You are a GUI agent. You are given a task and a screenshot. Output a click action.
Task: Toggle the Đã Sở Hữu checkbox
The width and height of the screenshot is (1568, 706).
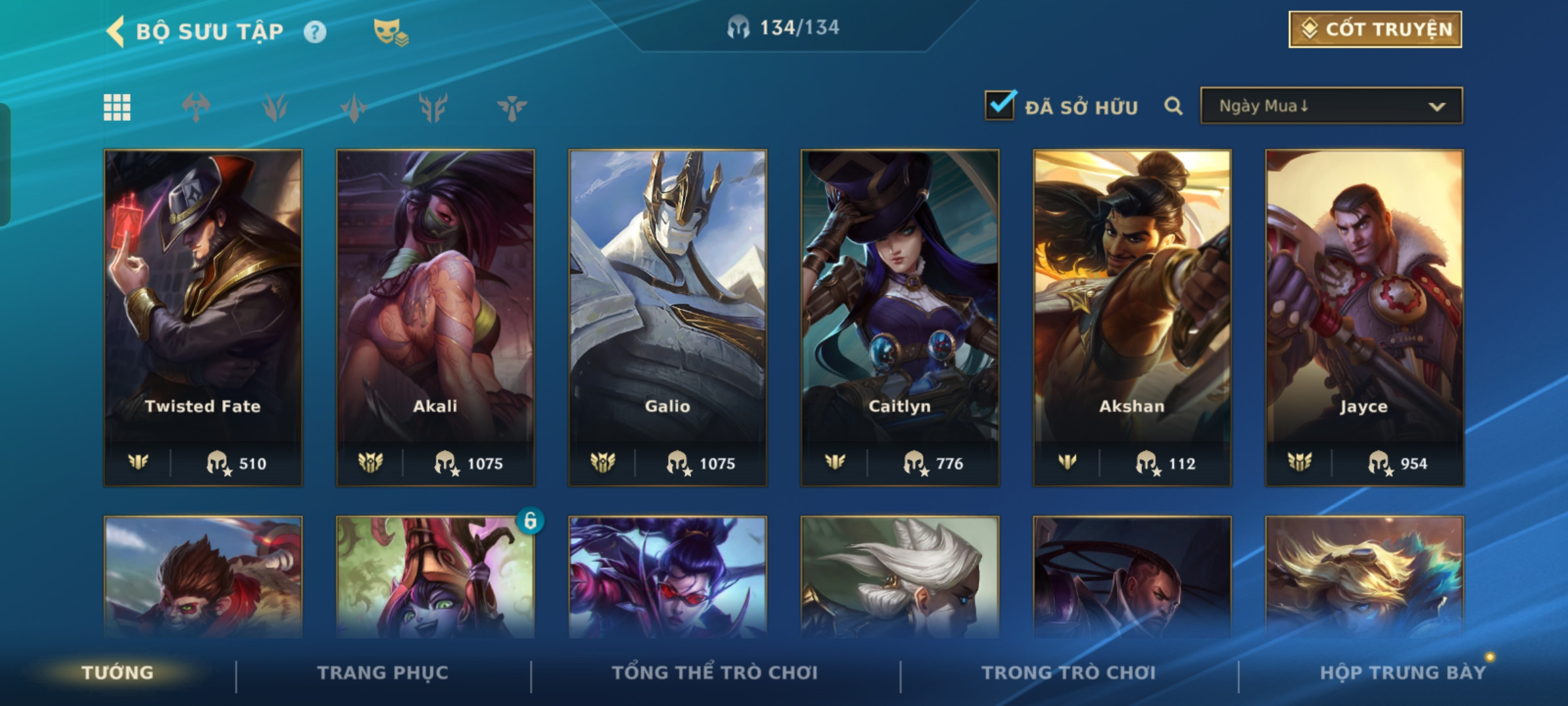click(1000, 105)
